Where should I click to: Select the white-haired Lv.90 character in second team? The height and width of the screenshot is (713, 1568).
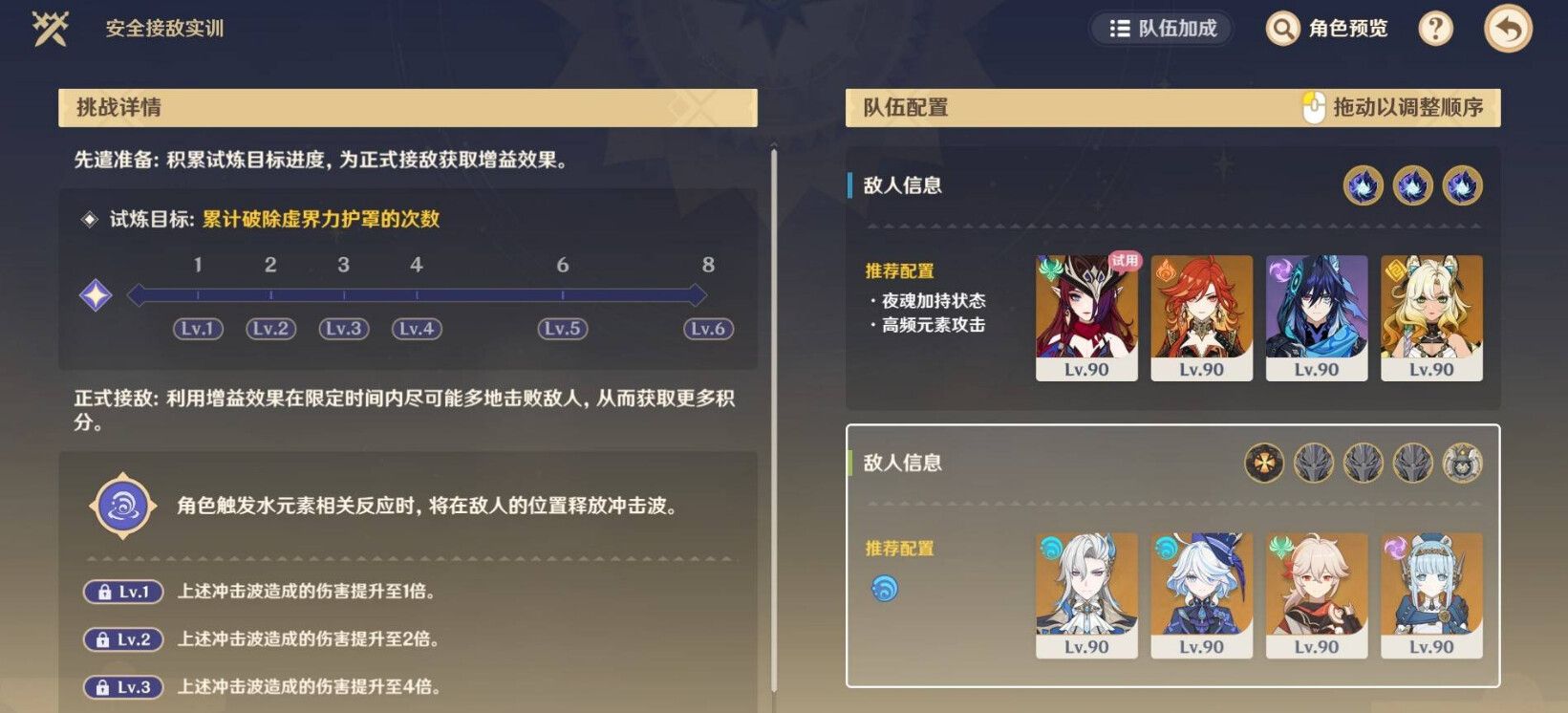tap(1086, 594)
